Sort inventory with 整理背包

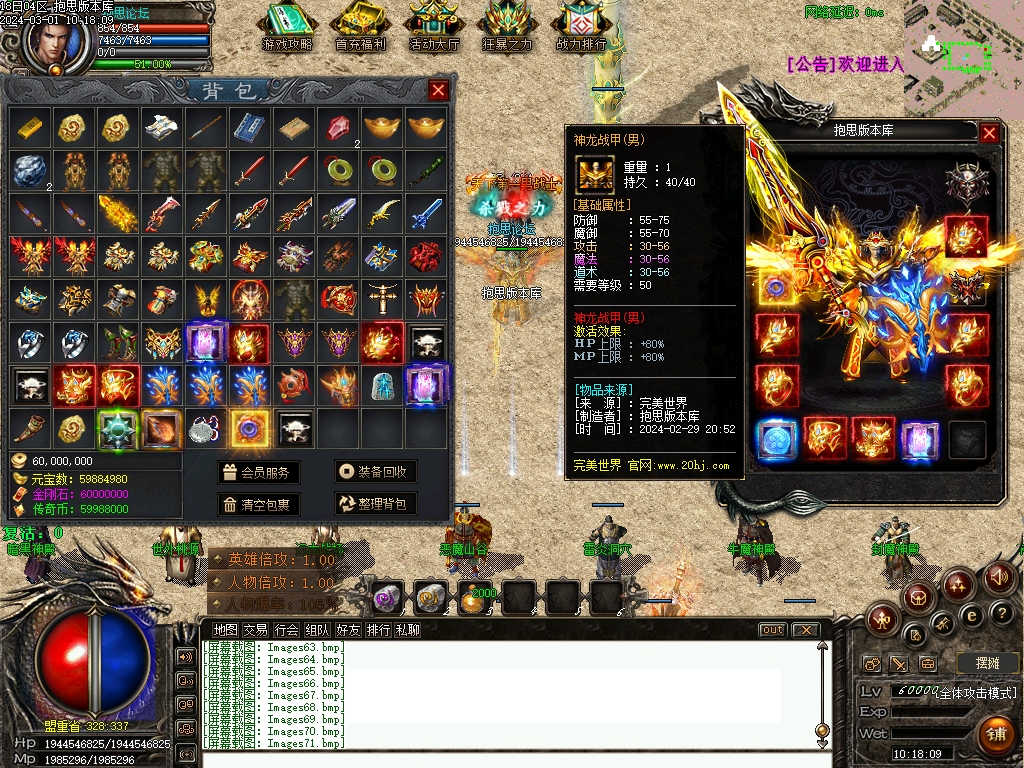(375, 504)
